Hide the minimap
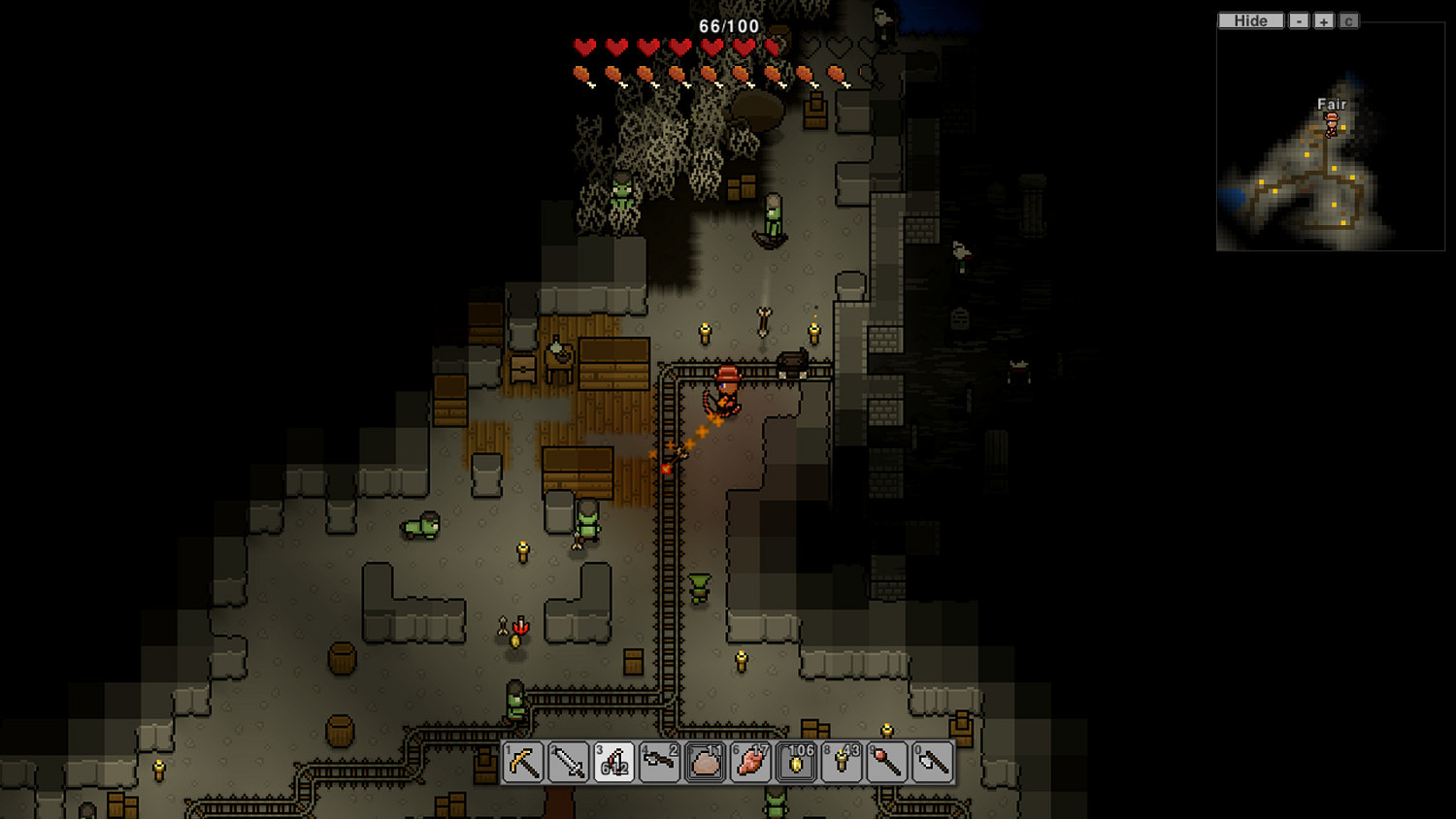Viewport: 1456px width, 819px height. click(1250, 20)
